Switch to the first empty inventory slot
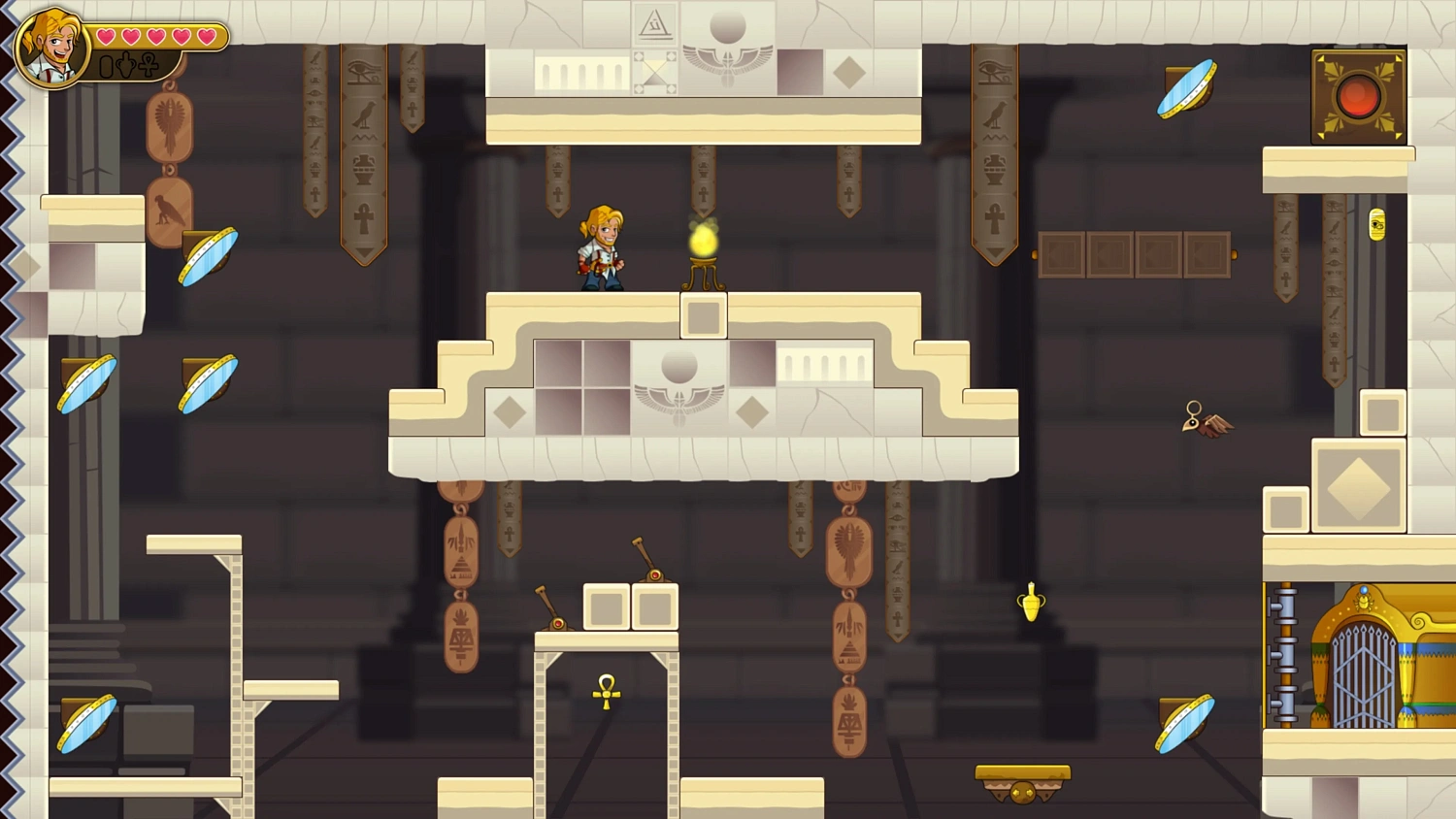The image size is (1456, 819). tap(105, 68)
